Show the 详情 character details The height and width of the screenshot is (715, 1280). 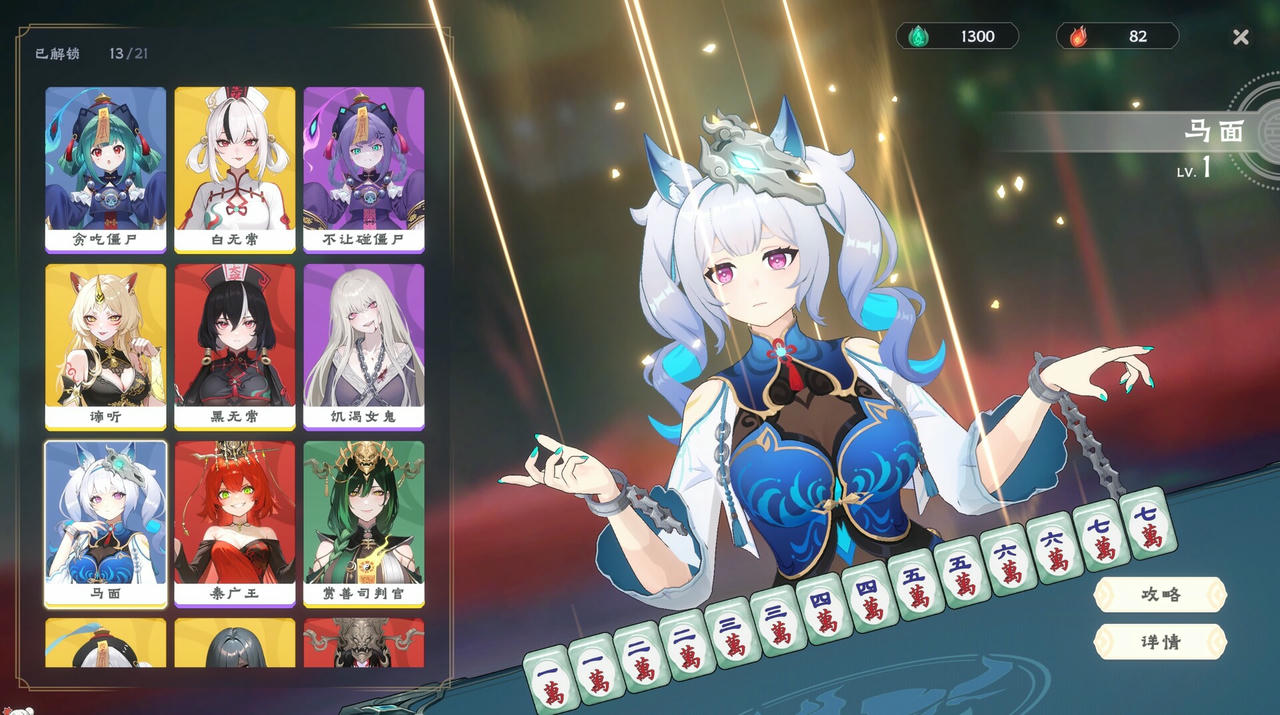point(1160,641)
